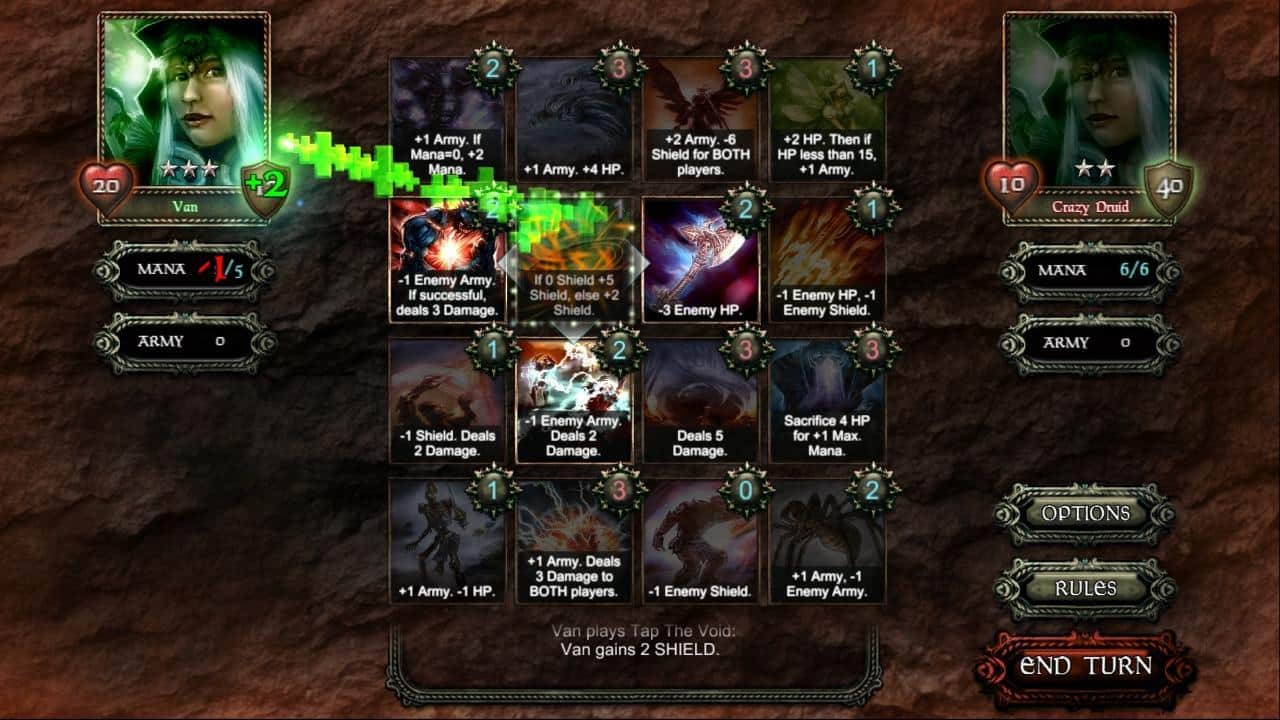
Task: Play the '-3 Enemy HP.' axe card
Action: pyautogui.click(x=700, y=260)
